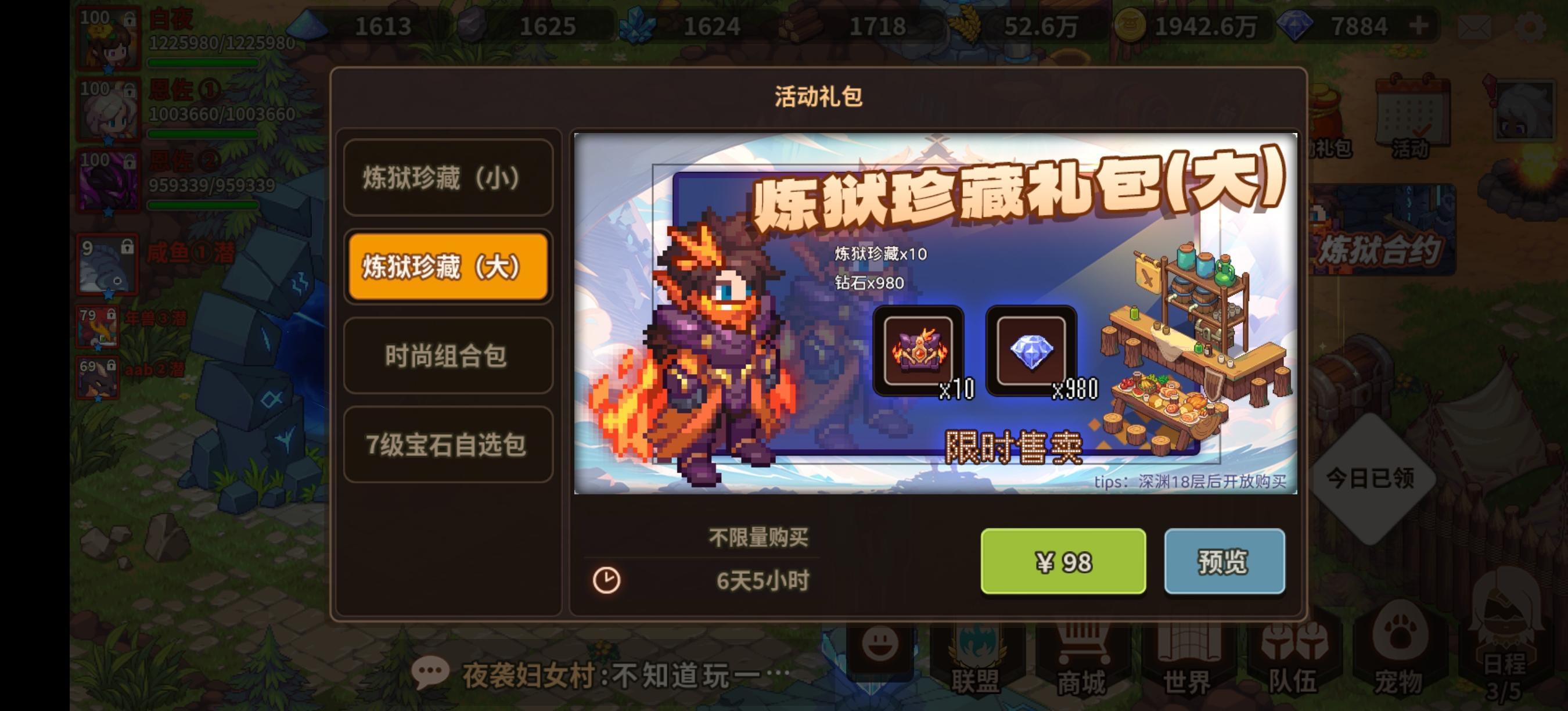Screen dimensions: 1568x711
Task: Click the 预览 preview button
Action: click(1225, 562)
